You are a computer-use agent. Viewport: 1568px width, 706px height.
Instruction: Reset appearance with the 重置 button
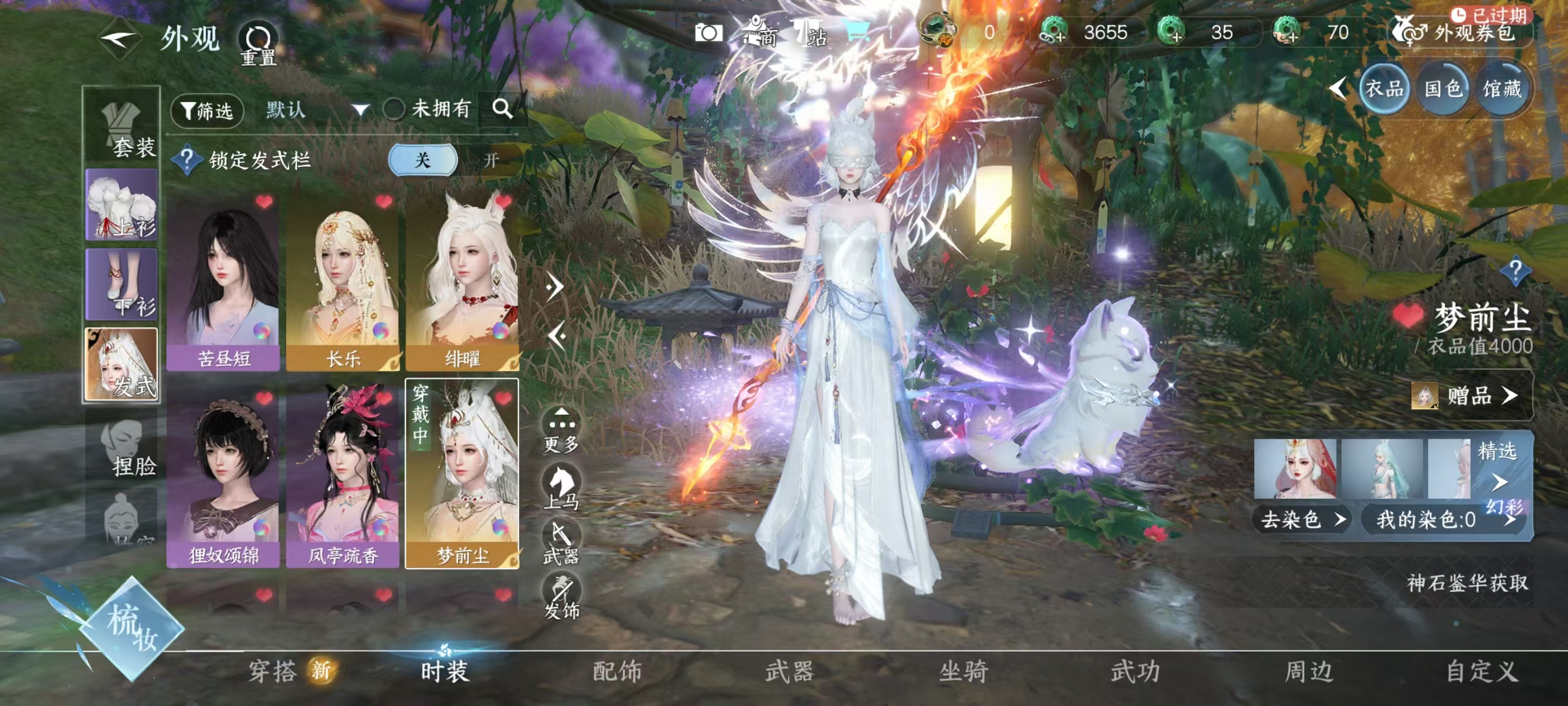pos(258,44)
